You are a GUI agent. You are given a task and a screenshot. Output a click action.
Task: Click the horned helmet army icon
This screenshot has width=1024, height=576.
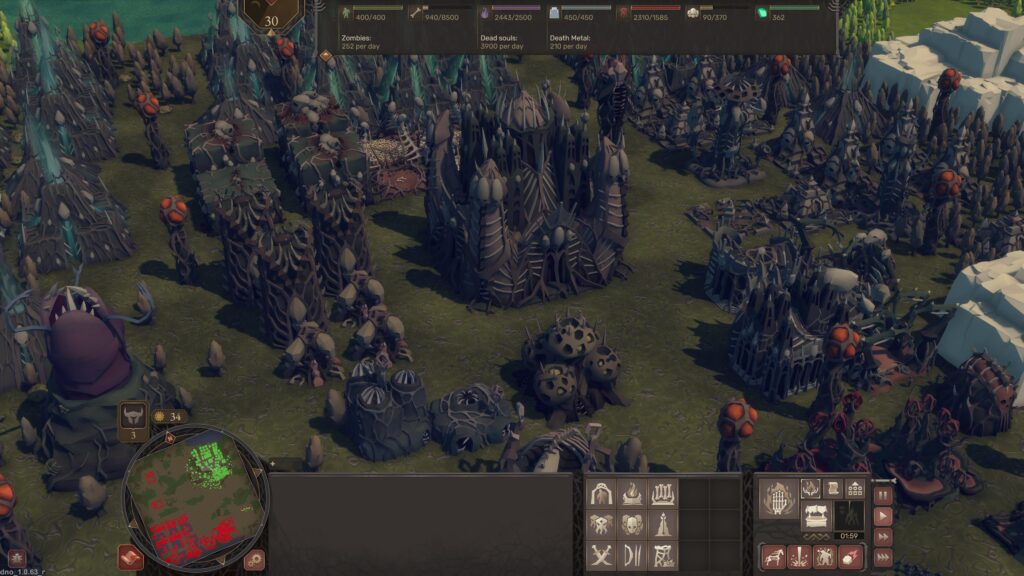coord(134,415)
